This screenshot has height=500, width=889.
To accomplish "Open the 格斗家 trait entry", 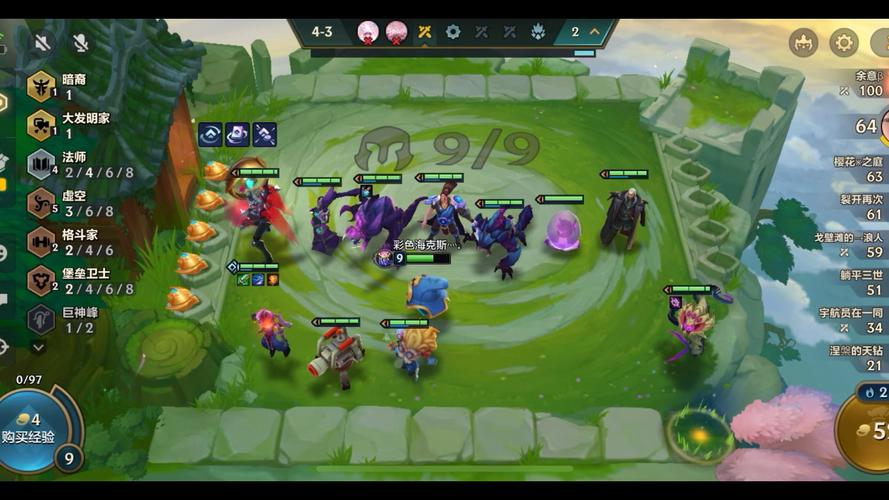I will click(70, 242).
